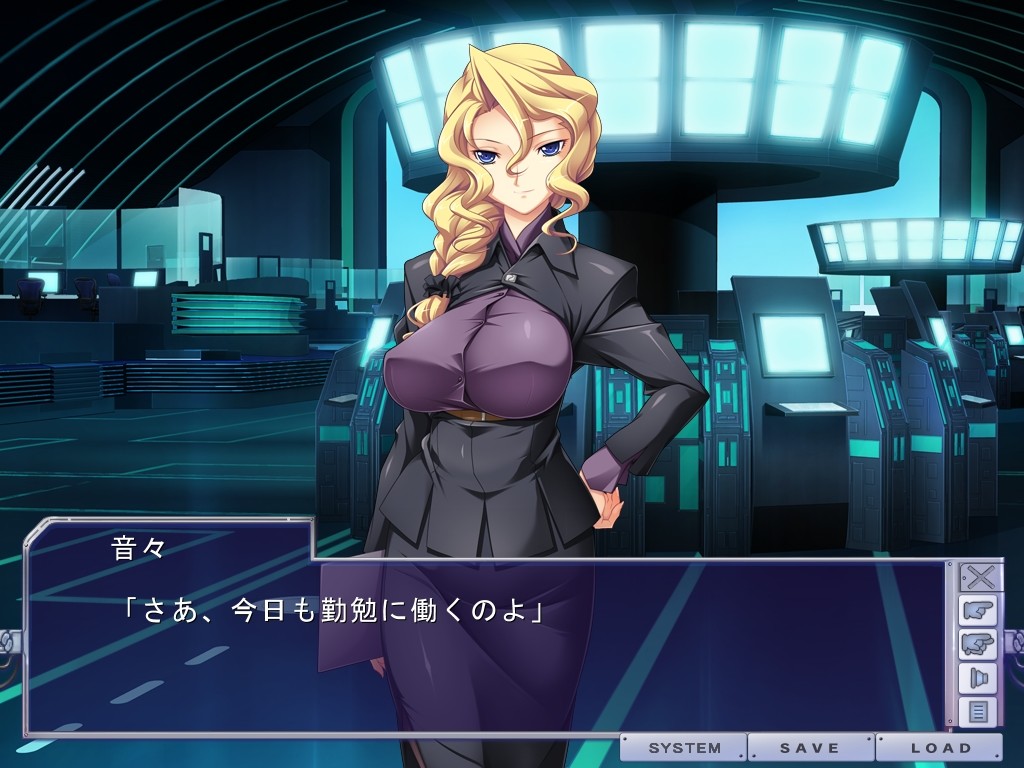This screenshot has height=768, width=1024.
Task: Replay voice with the speaker icon
Action: tap(976, 679)
